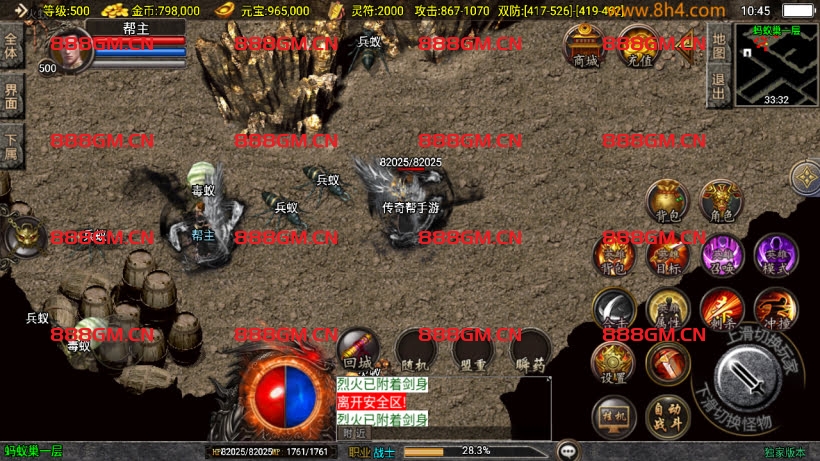Open the 地图 map button
Screen dimensions: 820x461
(x=718, y=46)
